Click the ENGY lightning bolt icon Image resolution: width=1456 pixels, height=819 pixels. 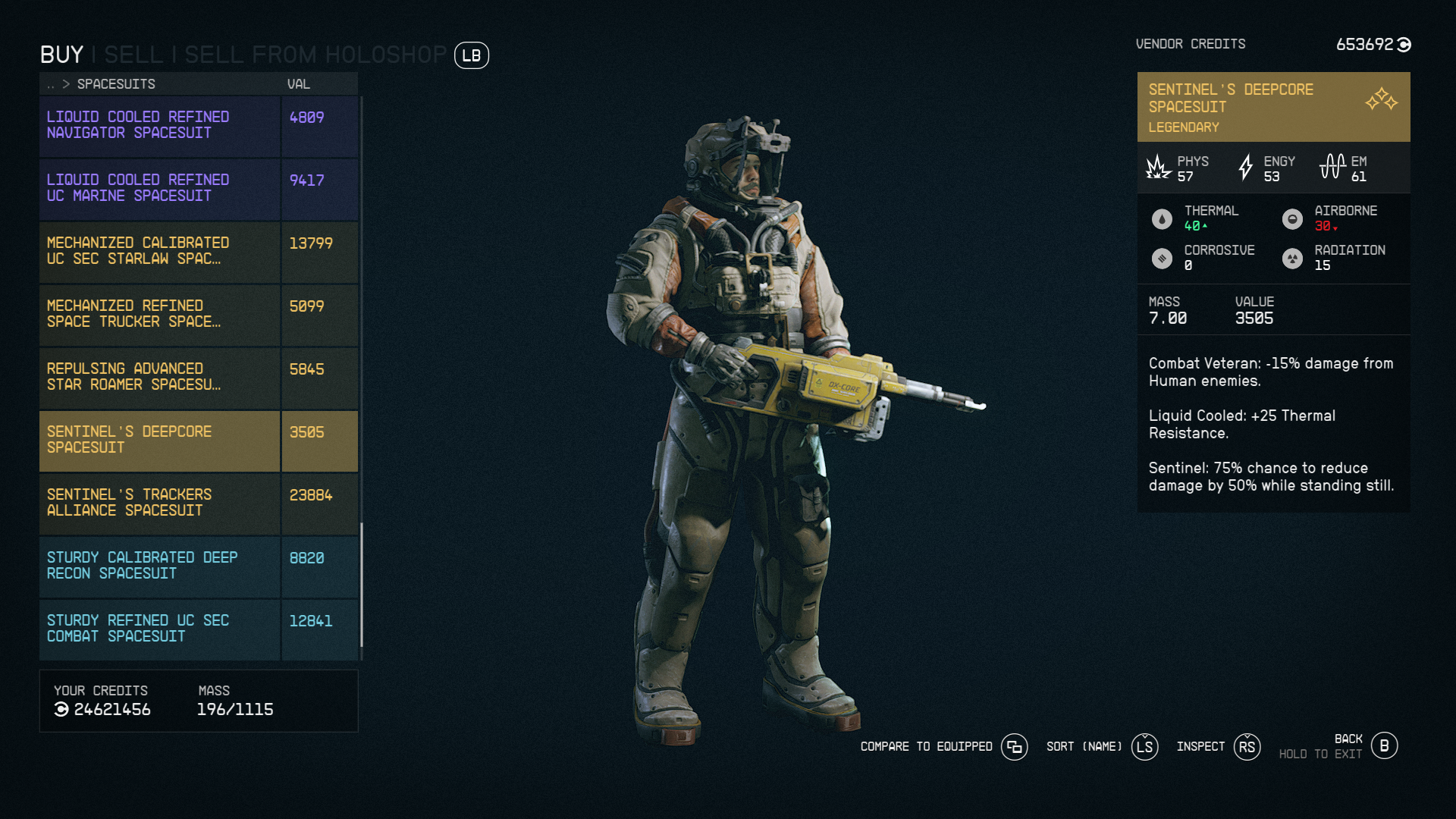click(x=1246, y=168)
